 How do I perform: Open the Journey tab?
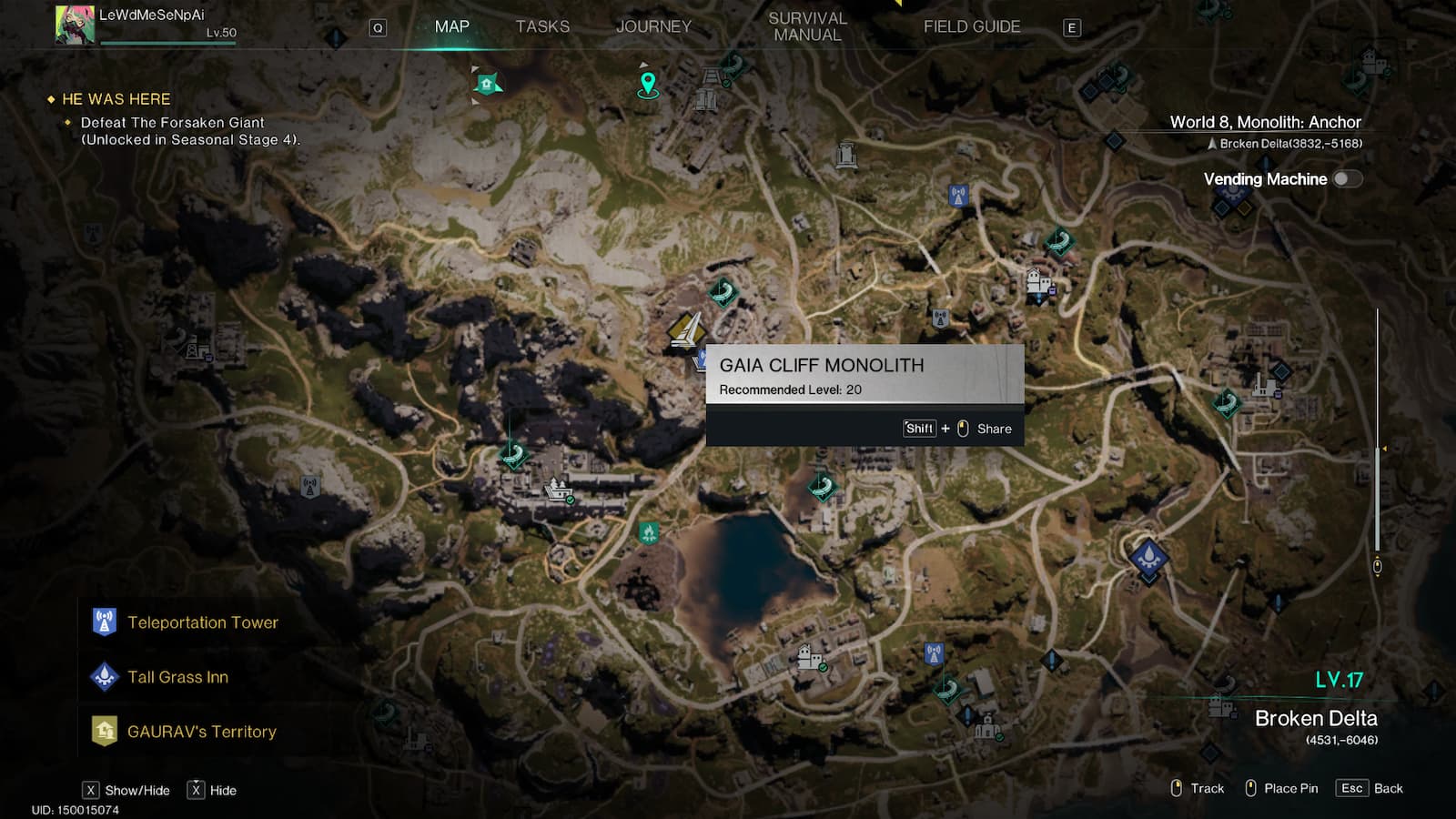(653, 26)
